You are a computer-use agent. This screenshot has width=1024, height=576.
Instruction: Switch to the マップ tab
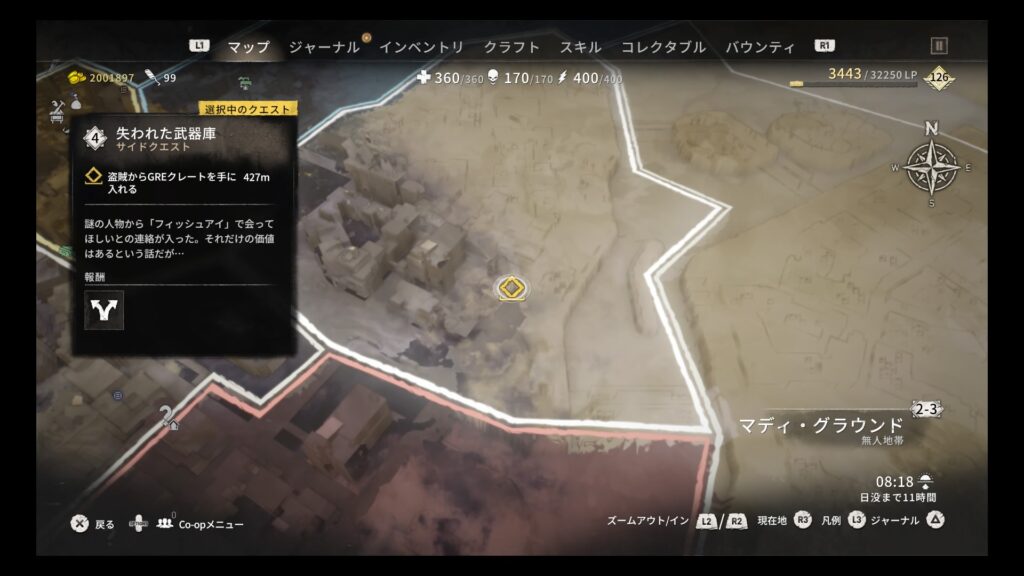click(x=248, y=47)
